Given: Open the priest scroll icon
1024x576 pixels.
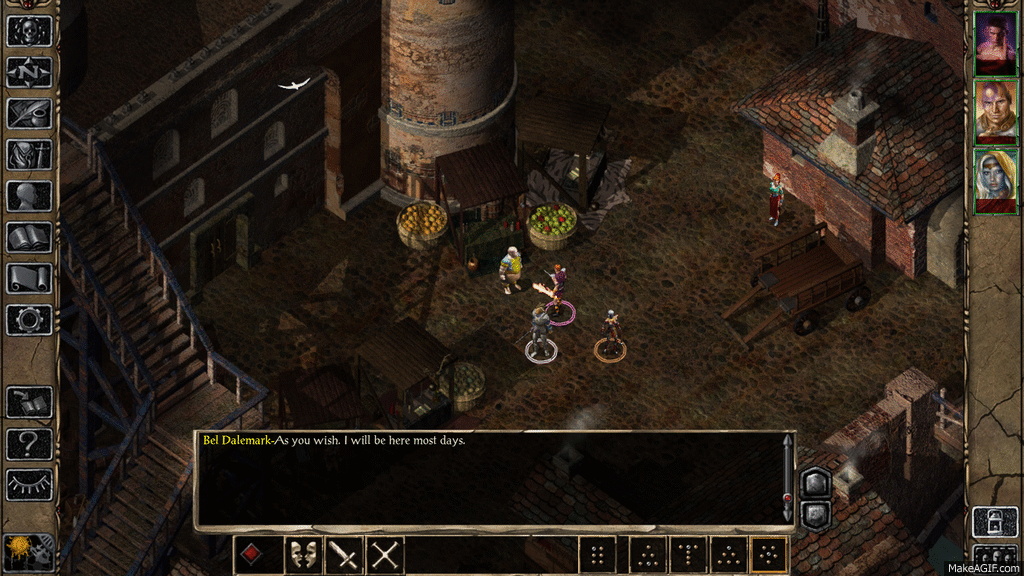Looking at the screenshot, I should click(x=29, y=278).
